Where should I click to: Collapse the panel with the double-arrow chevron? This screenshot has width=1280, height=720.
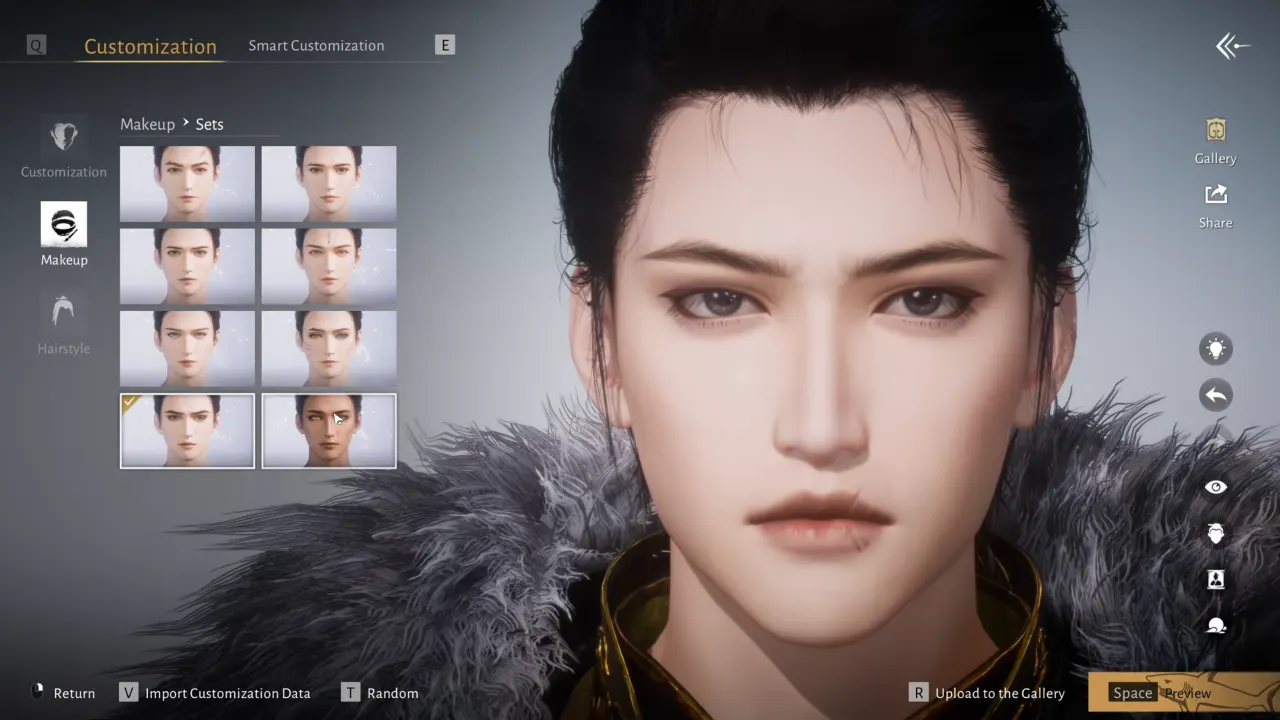point(1232,45)
